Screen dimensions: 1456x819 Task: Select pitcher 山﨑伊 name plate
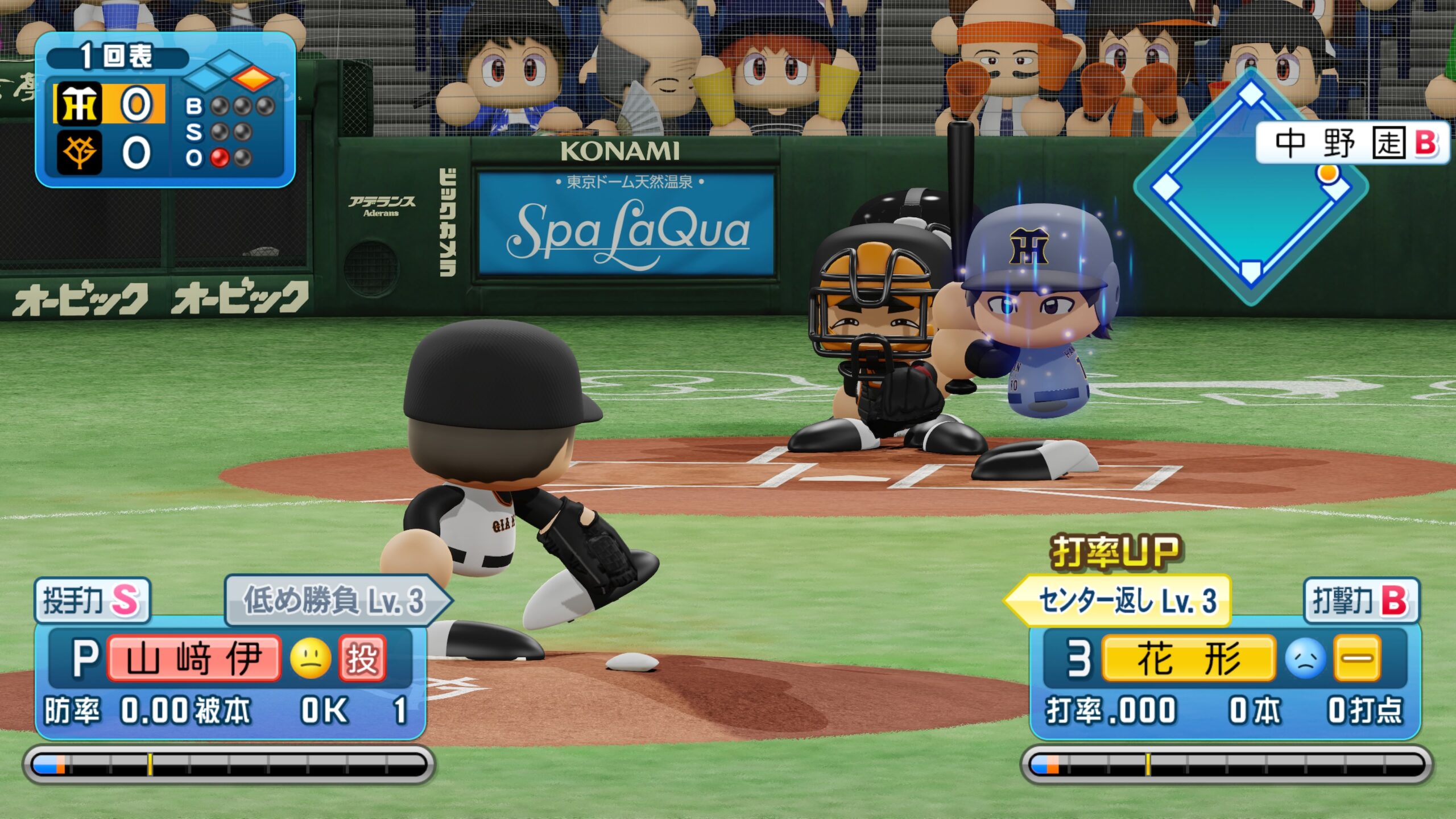194,659
